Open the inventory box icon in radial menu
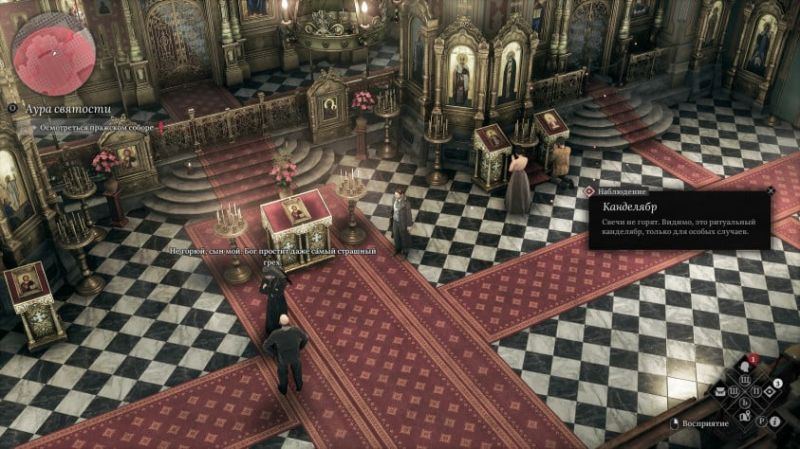 click(720, 392)
